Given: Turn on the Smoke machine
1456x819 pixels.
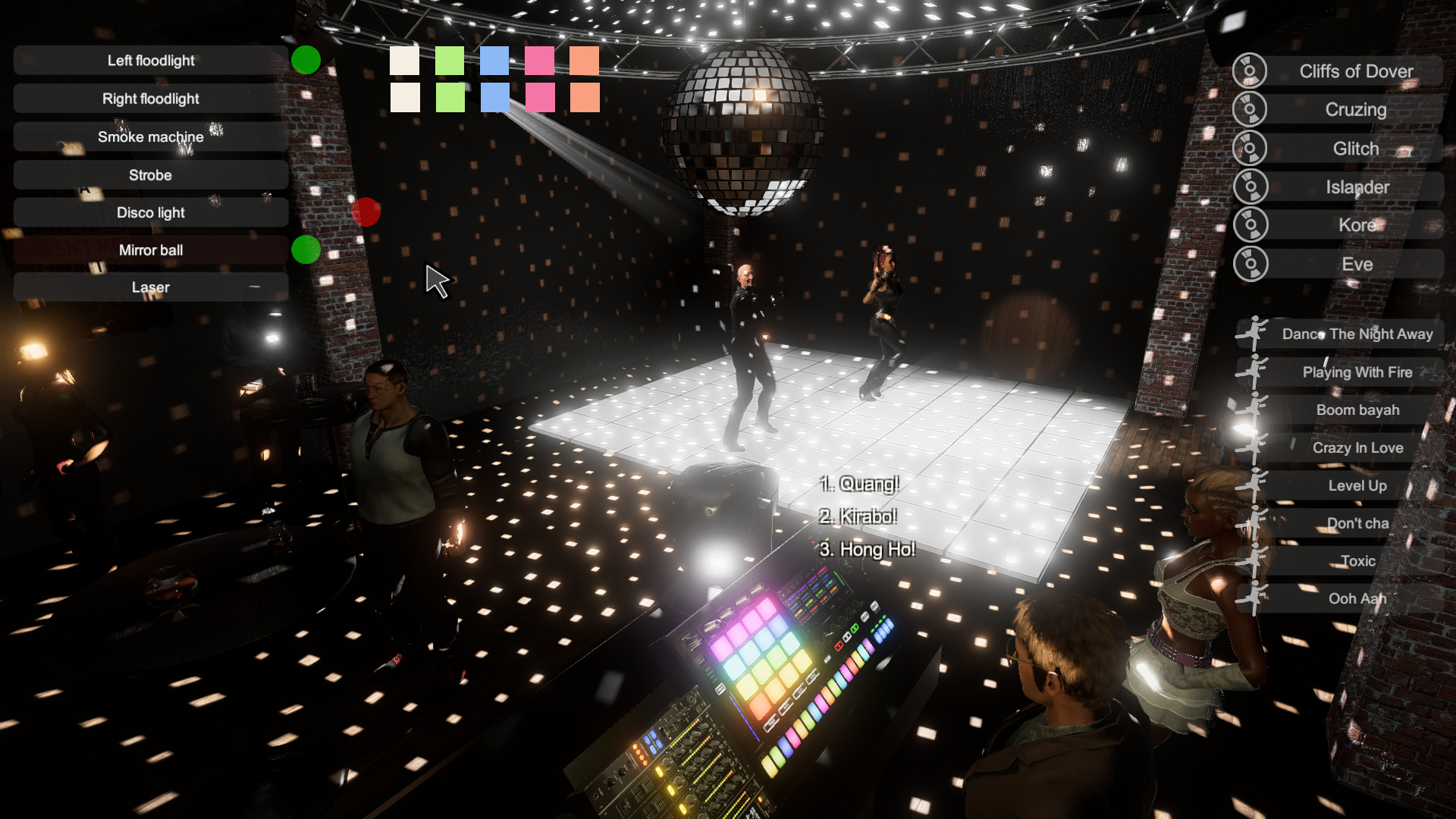Looking at the screenshot, I should click(x=149, y=136).
